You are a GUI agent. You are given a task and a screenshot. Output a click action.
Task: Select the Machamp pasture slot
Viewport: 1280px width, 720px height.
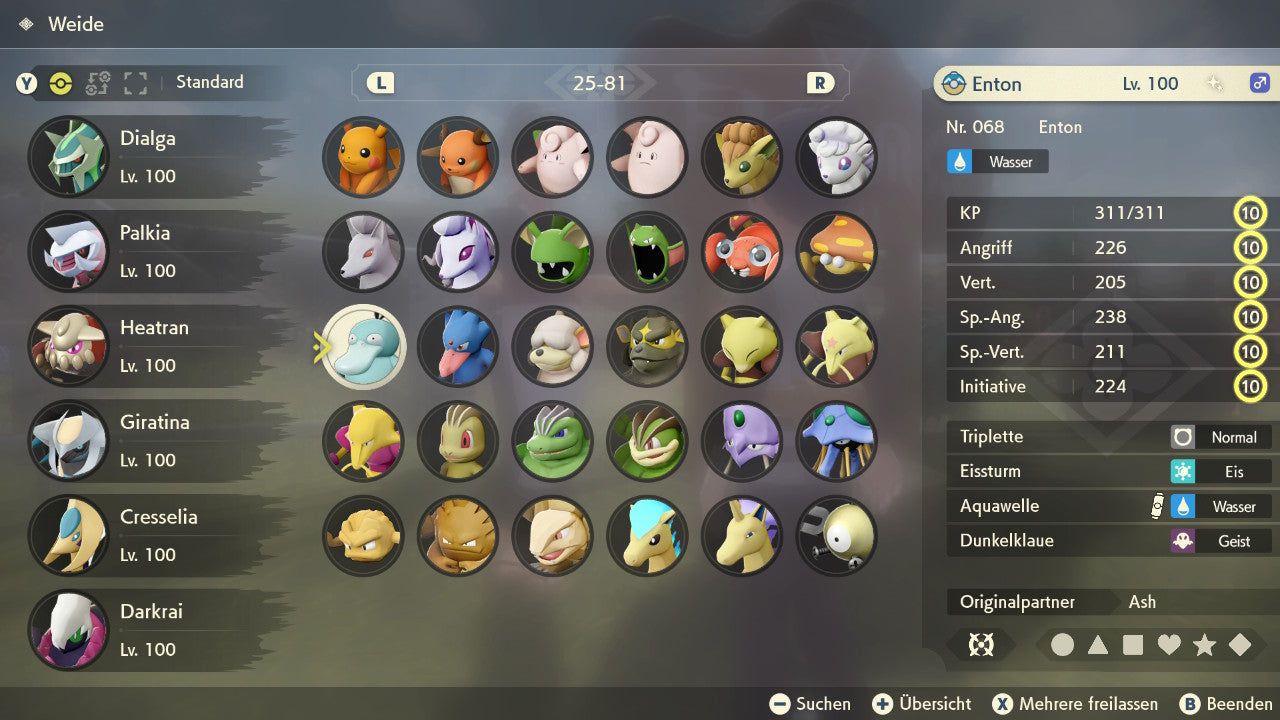click(x=647, y=440)
